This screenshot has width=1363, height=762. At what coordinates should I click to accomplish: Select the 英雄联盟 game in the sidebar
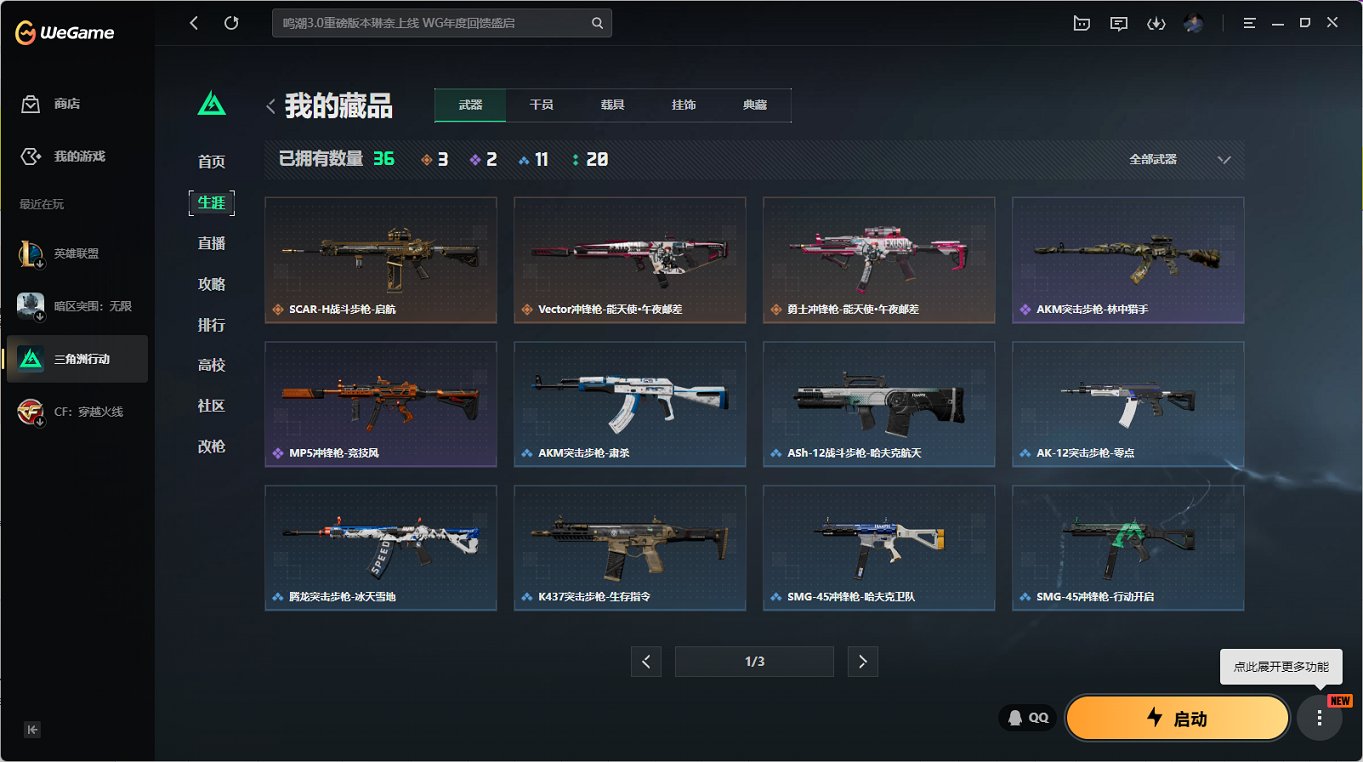pos(77,253)
